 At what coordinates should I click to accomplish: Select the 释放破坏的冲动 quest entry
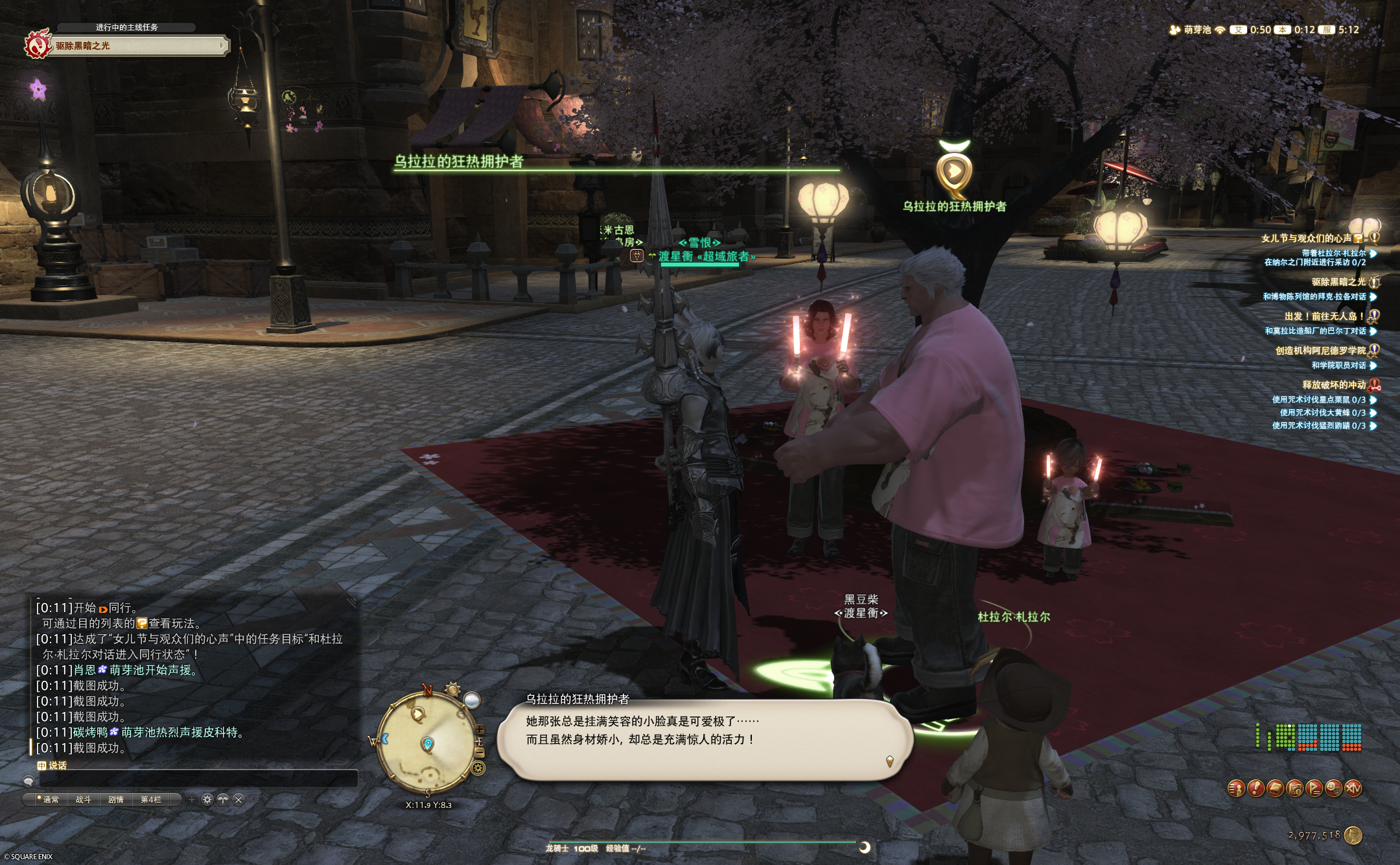tap(1333, 385)
